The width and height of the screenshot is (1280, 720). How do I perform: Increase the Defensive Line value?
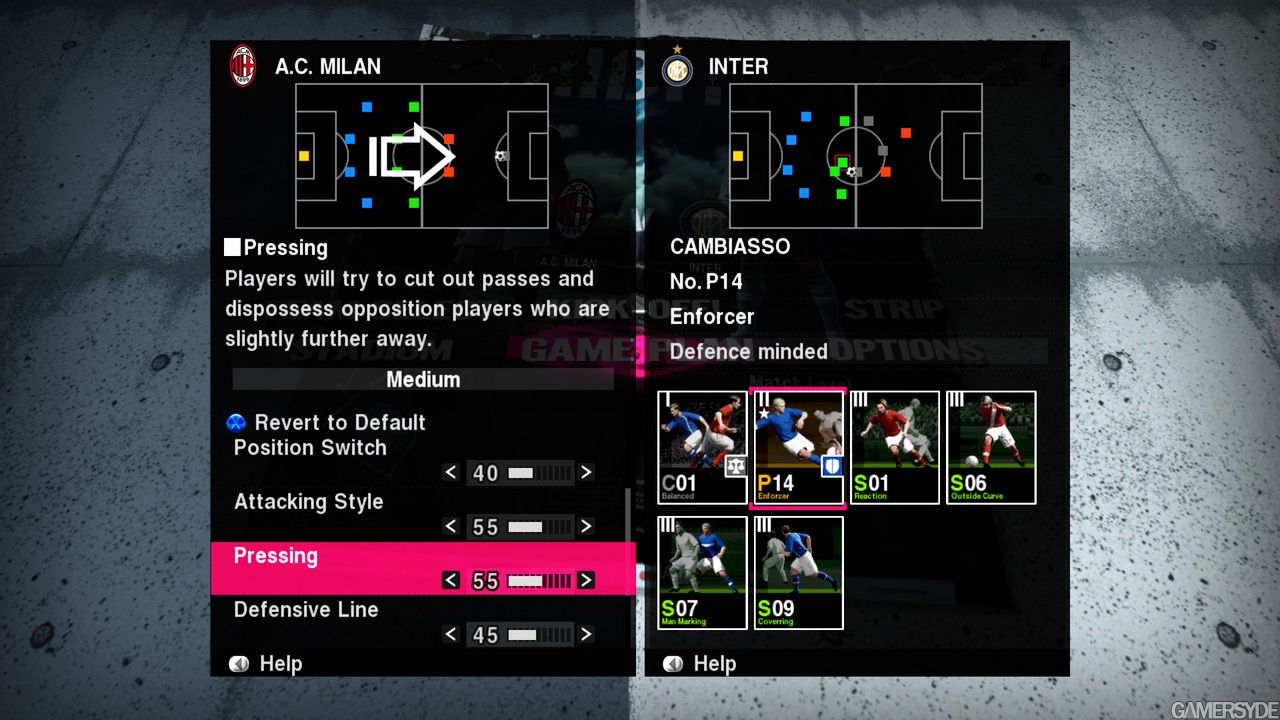coord(587,634)
